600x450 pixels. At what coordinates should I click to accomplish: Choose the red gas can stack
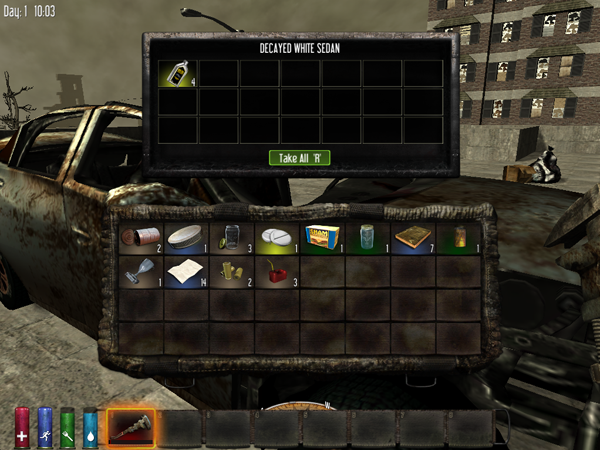277,271
